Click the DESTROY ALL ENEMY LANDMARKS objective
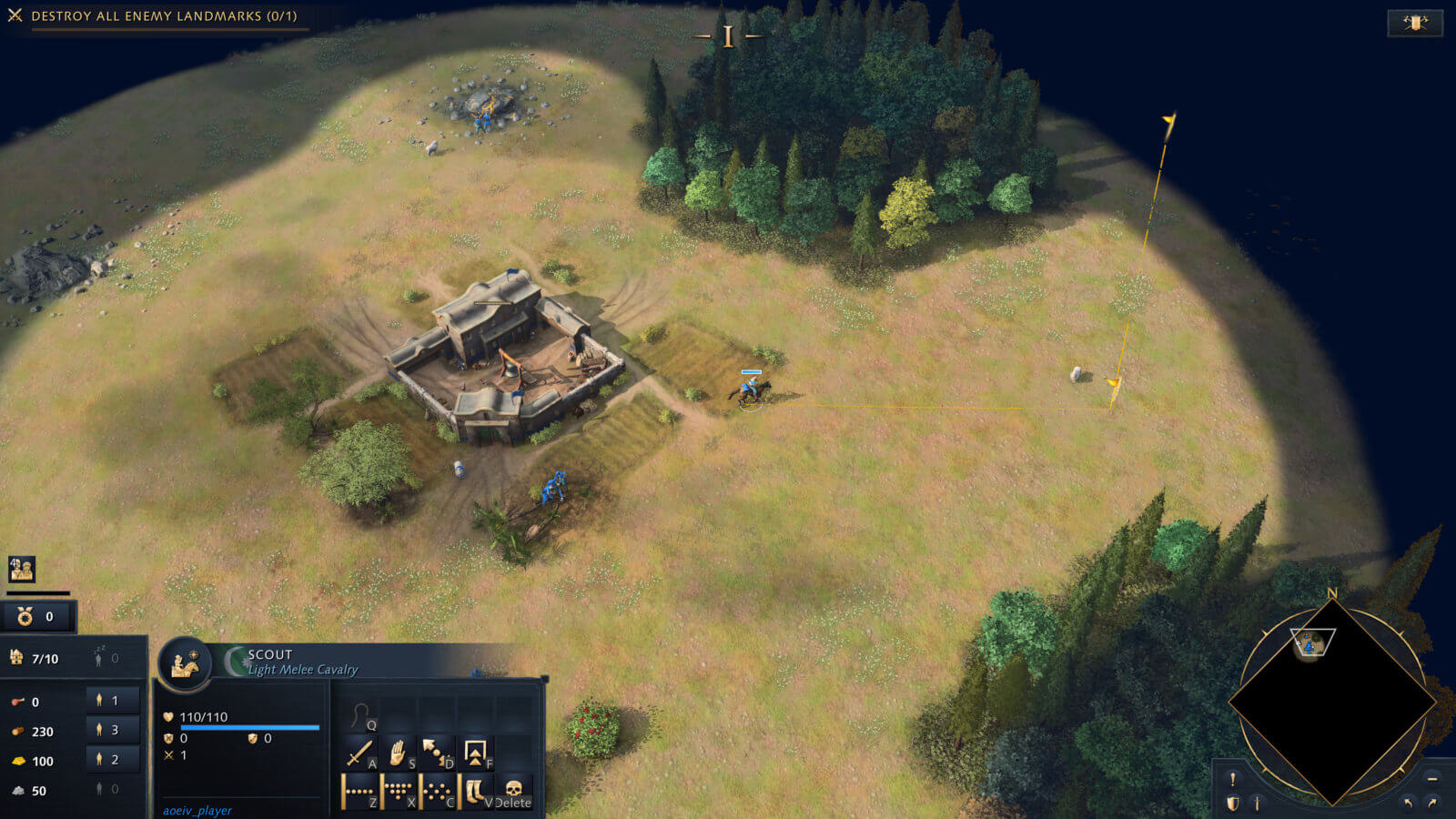Image resolution: width=1456 pixels, height=819 pixels. (162, 15)
